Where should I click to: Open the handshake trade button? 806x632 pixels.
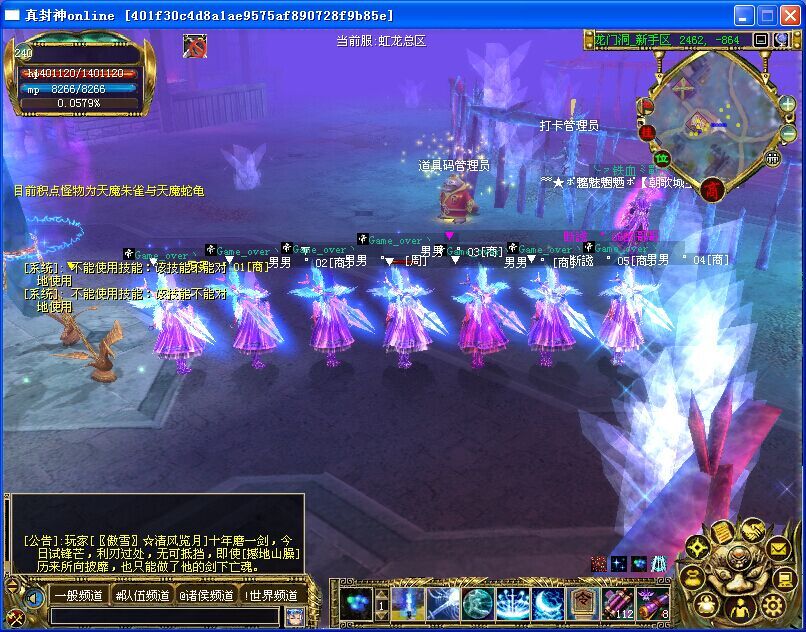[752, 530]
